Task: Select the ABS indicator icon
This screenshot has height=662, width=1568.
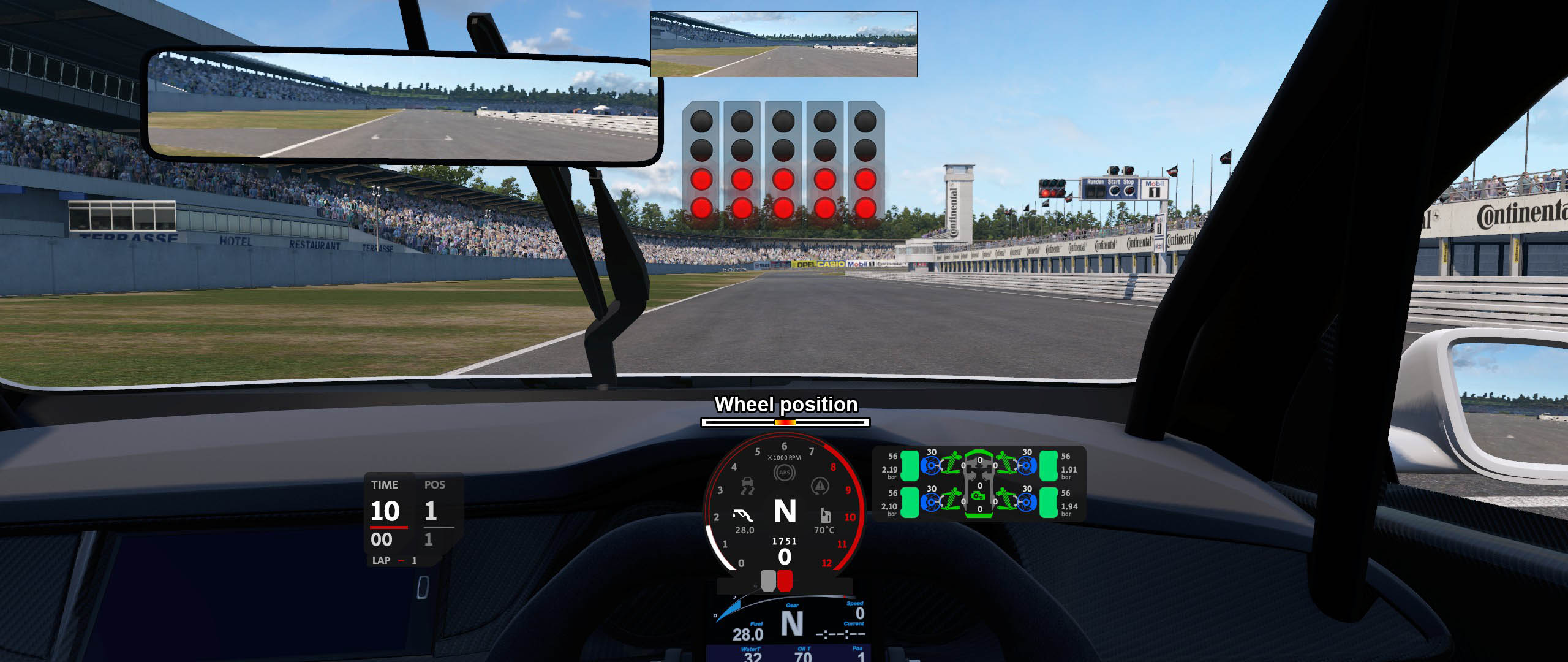Action: (785, 473)
